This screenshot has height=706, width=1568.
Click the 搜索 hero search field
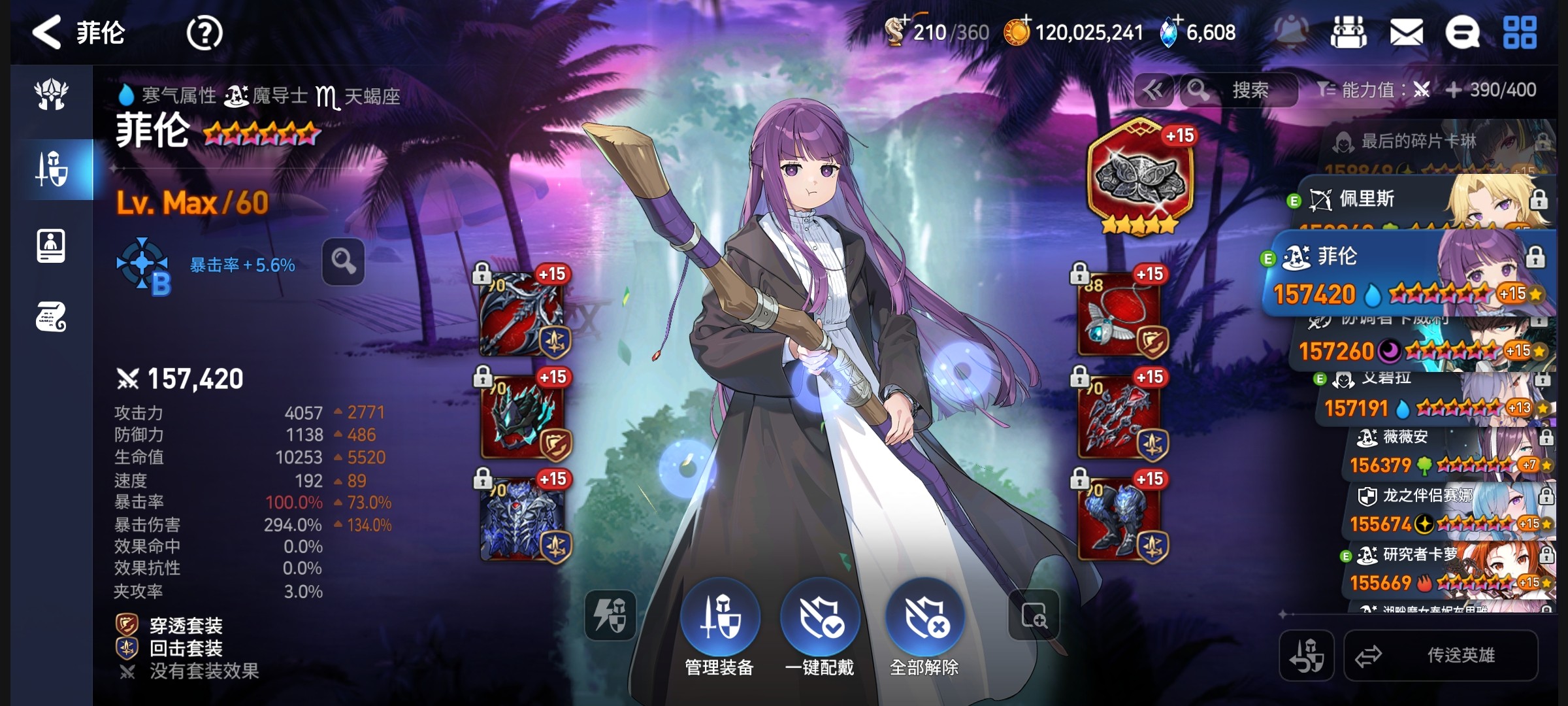coord(1249,90)
